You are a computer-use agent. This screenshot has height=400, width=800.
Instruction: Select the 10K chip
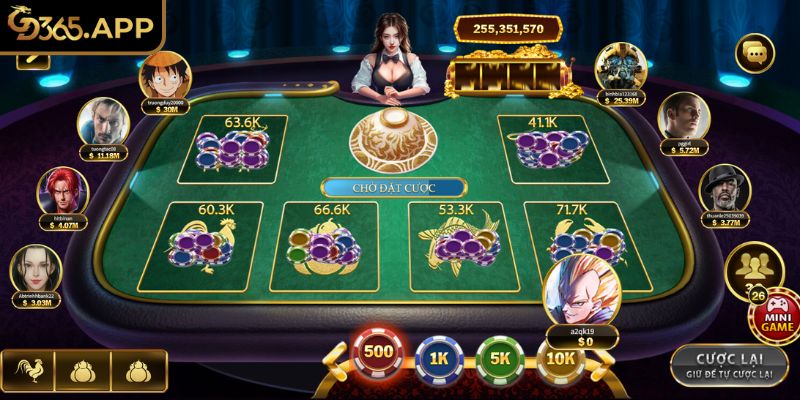coord(562,356)
